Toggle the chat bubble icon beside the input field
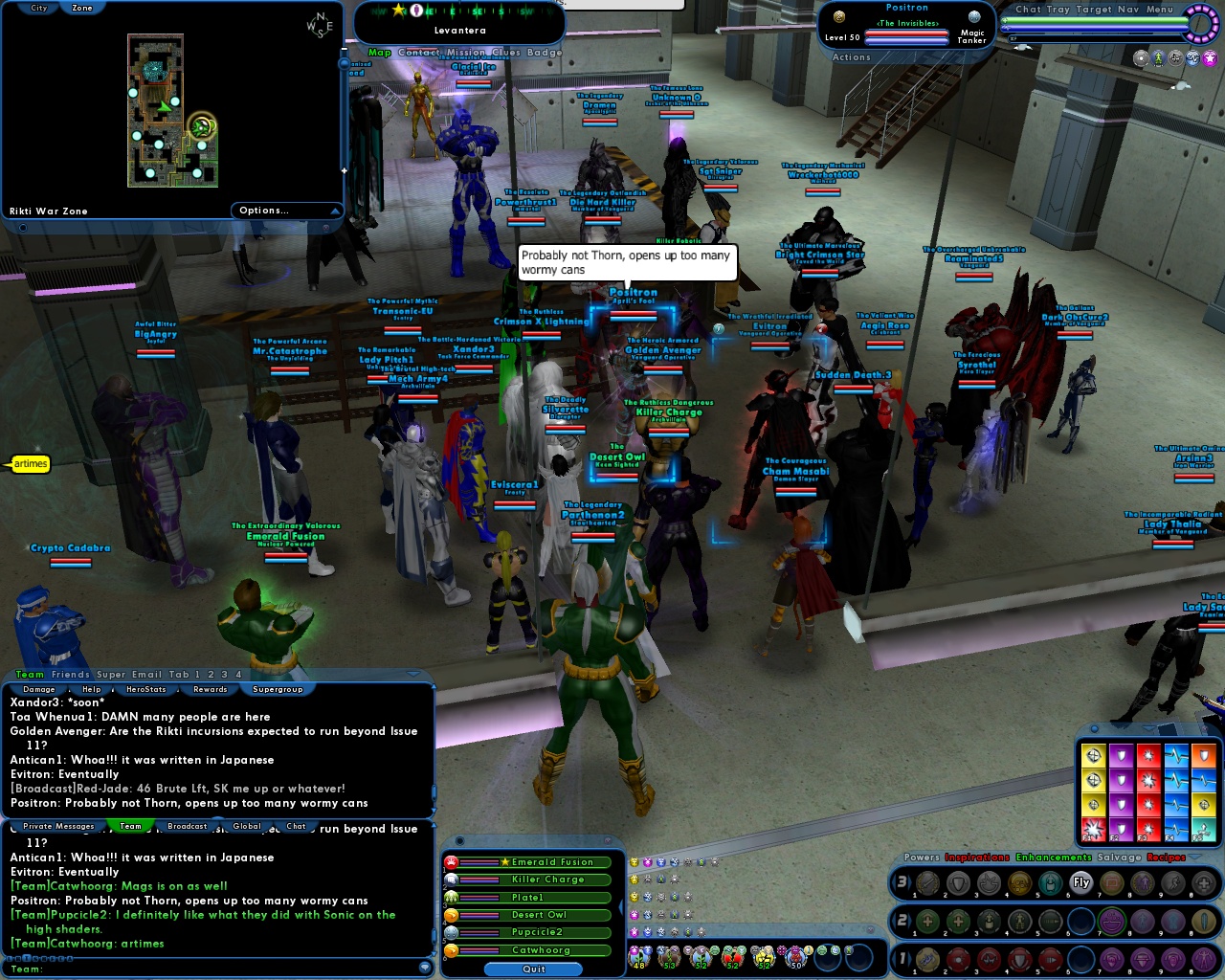This screenshot has width=1225, height=980. pyautogui.click(x=426, y=968)
